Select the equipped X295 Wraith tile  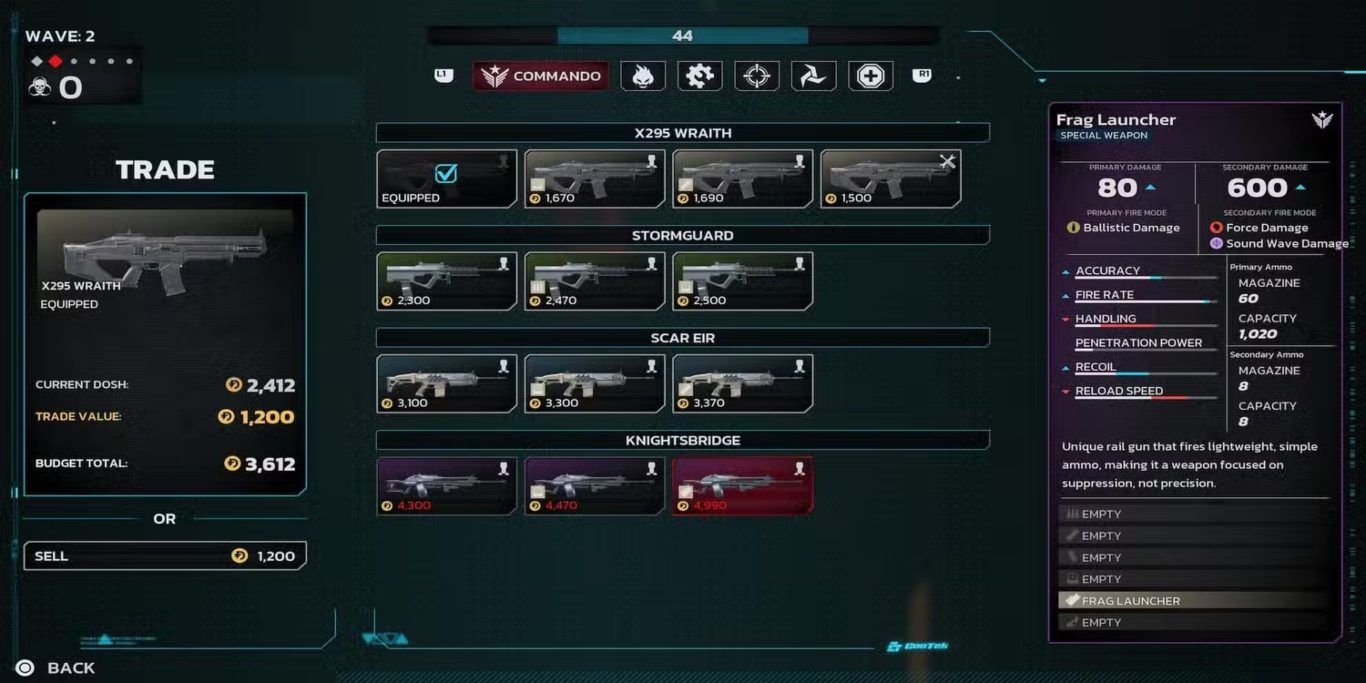click(447, 179)
